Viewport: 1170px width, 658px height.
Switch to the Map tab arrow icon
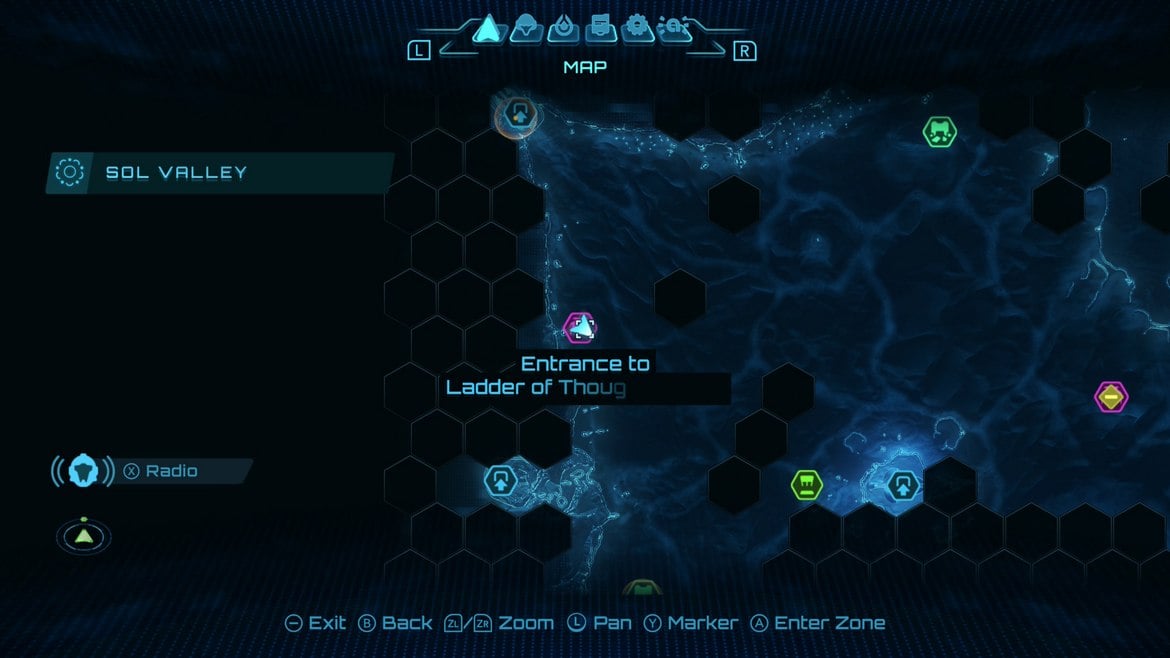tap(486, 28)
